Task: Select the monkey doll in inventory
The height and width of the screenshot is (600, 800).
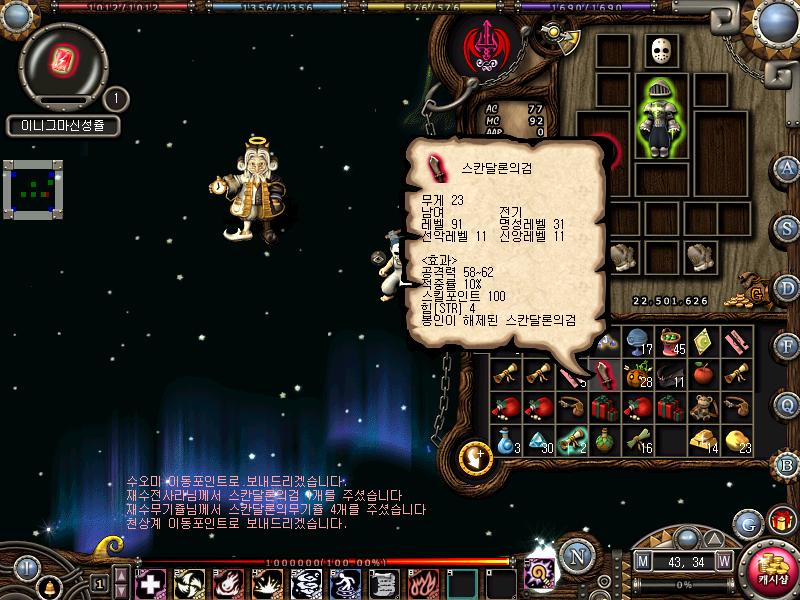Action: coord(704,407)
